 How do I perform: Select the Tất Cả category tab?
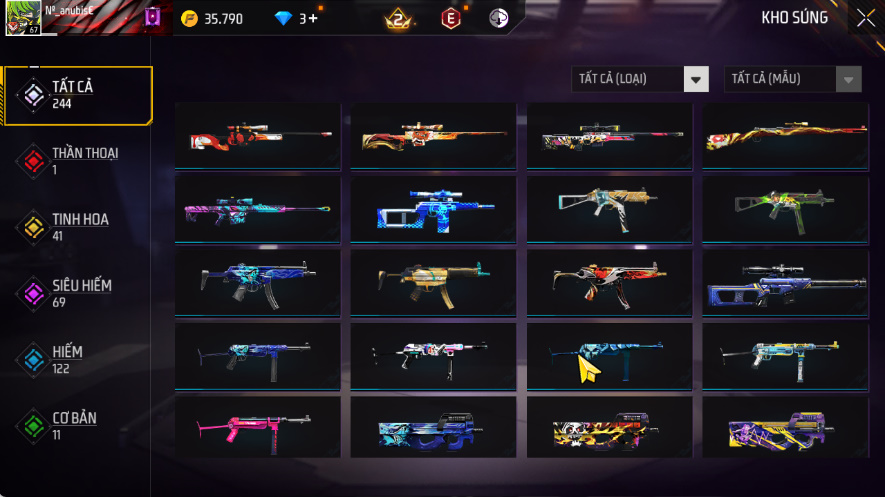tap(78, 95)
